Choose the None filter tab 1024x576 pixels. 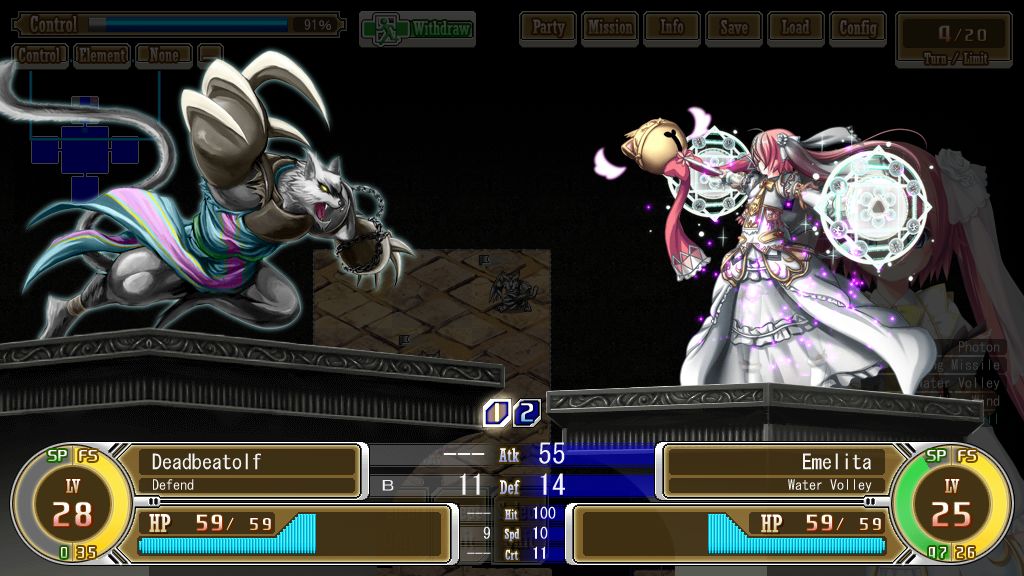pyautogui.click(x=164, y=56)
